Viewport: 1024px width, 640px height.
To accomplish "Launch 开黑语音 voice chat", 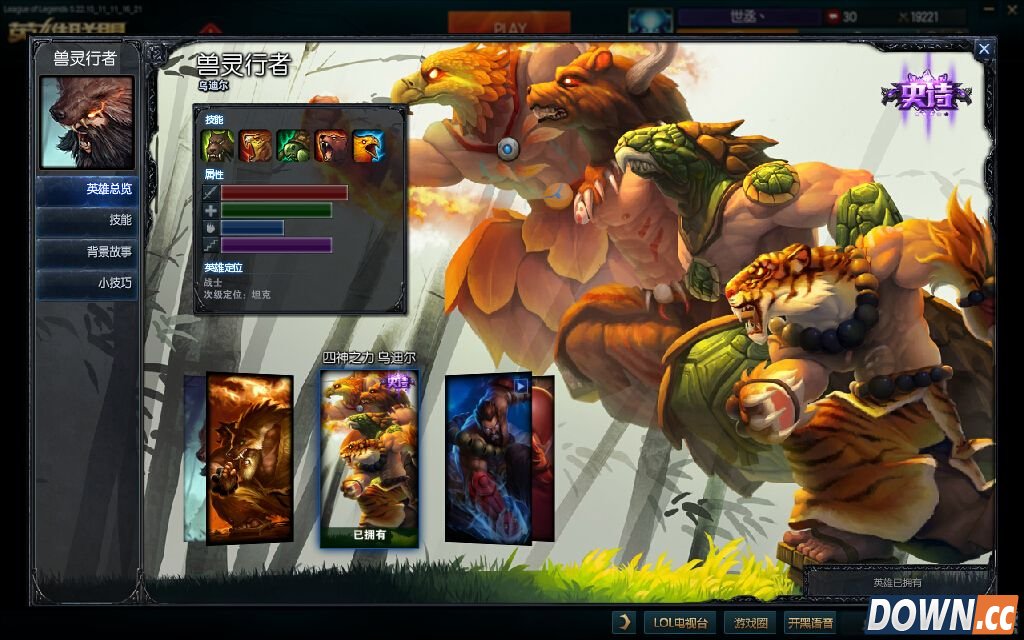I will pos(809,623).
